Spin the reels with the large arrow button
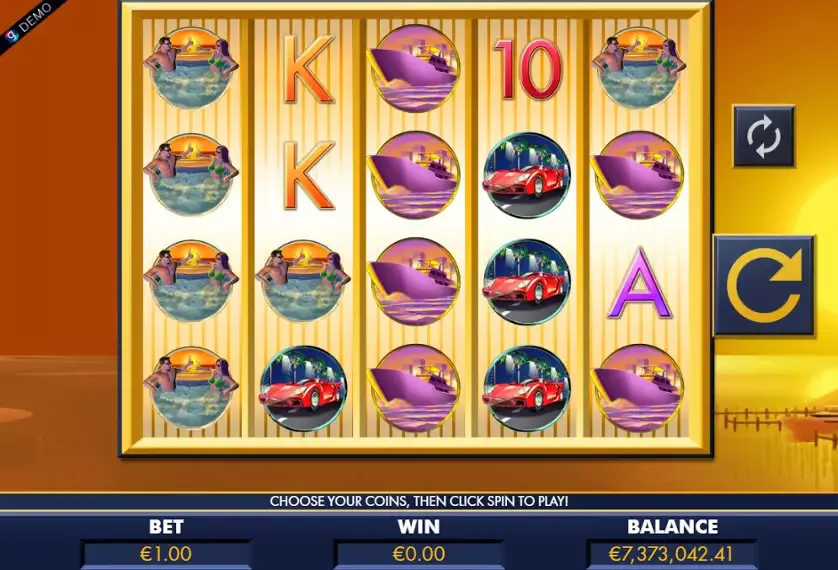Image resolution: width=838 pixels, height=570 pixels. (x=763, y=285)
